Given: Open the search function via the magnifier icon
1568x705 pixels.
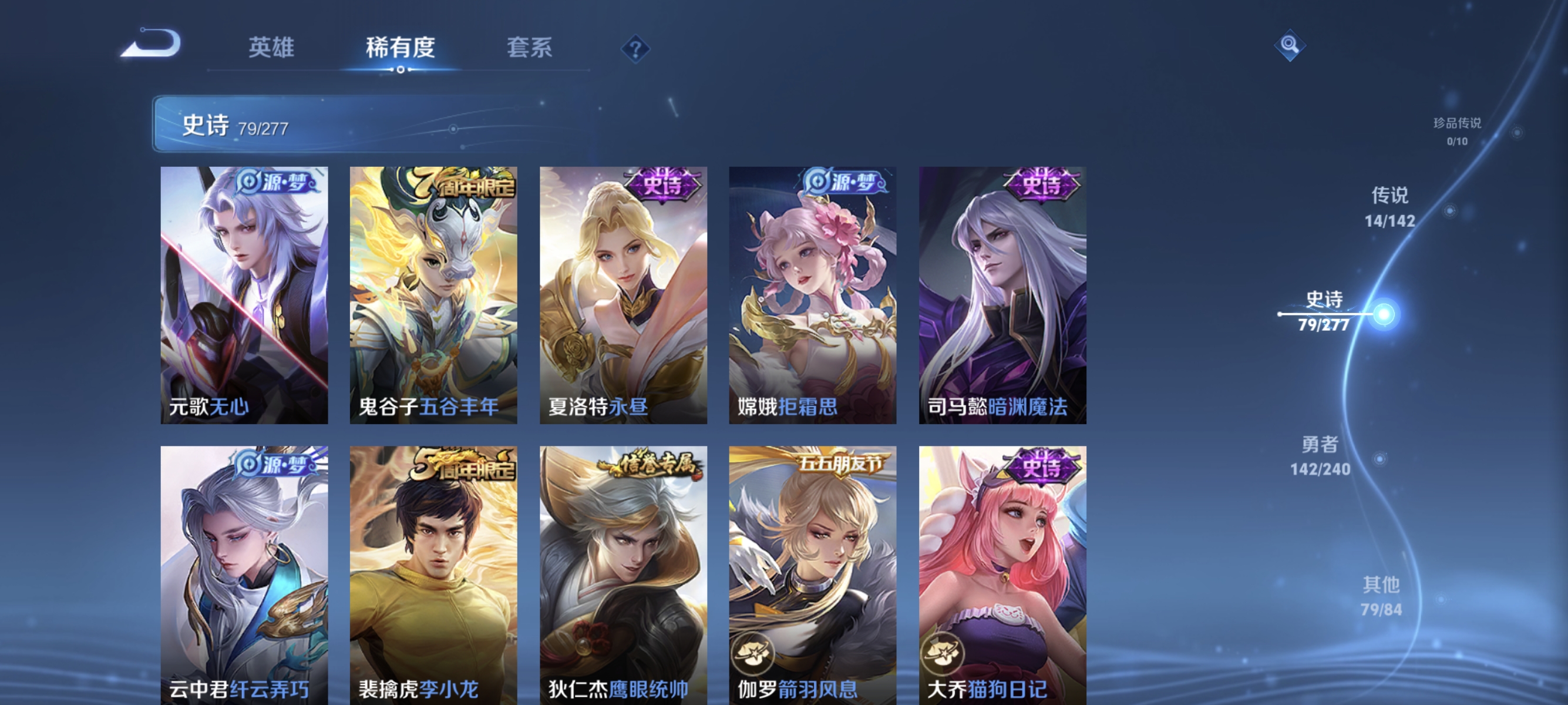Looking at the screenshot, I should tap(1291, 46).
